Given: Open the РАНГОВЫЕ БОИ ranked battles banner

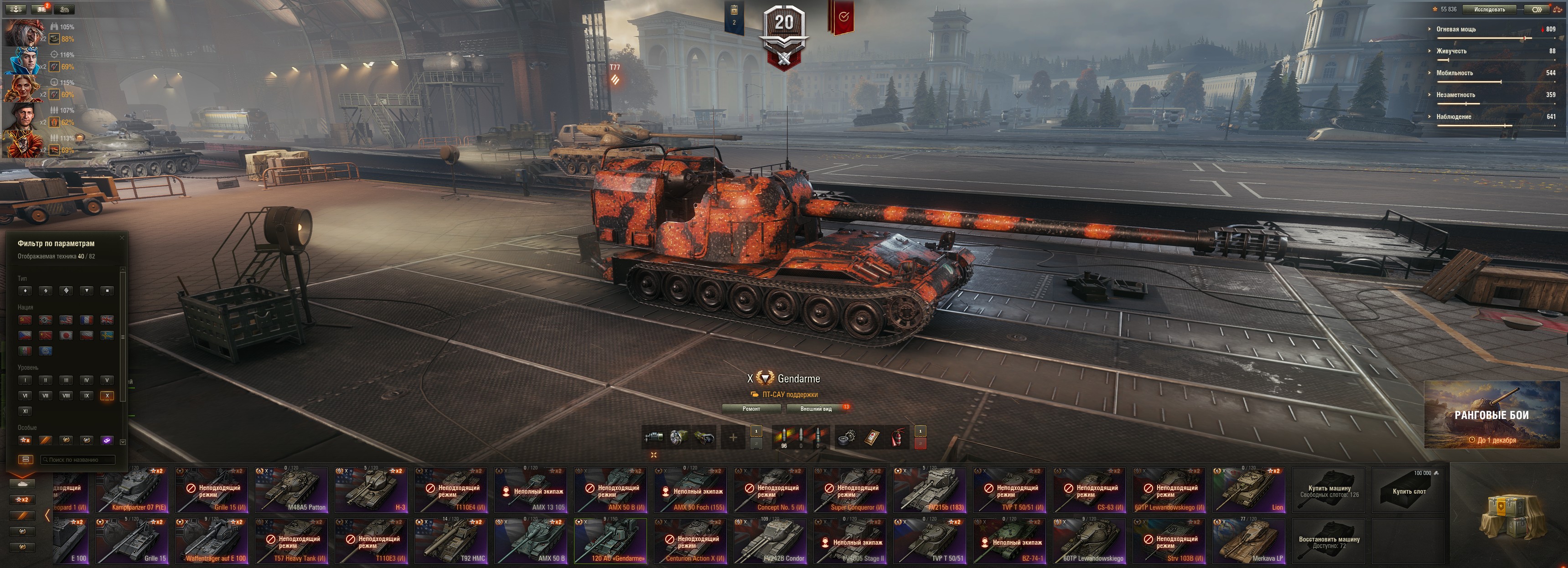Looking at the screenshot, I should 1491,415.
